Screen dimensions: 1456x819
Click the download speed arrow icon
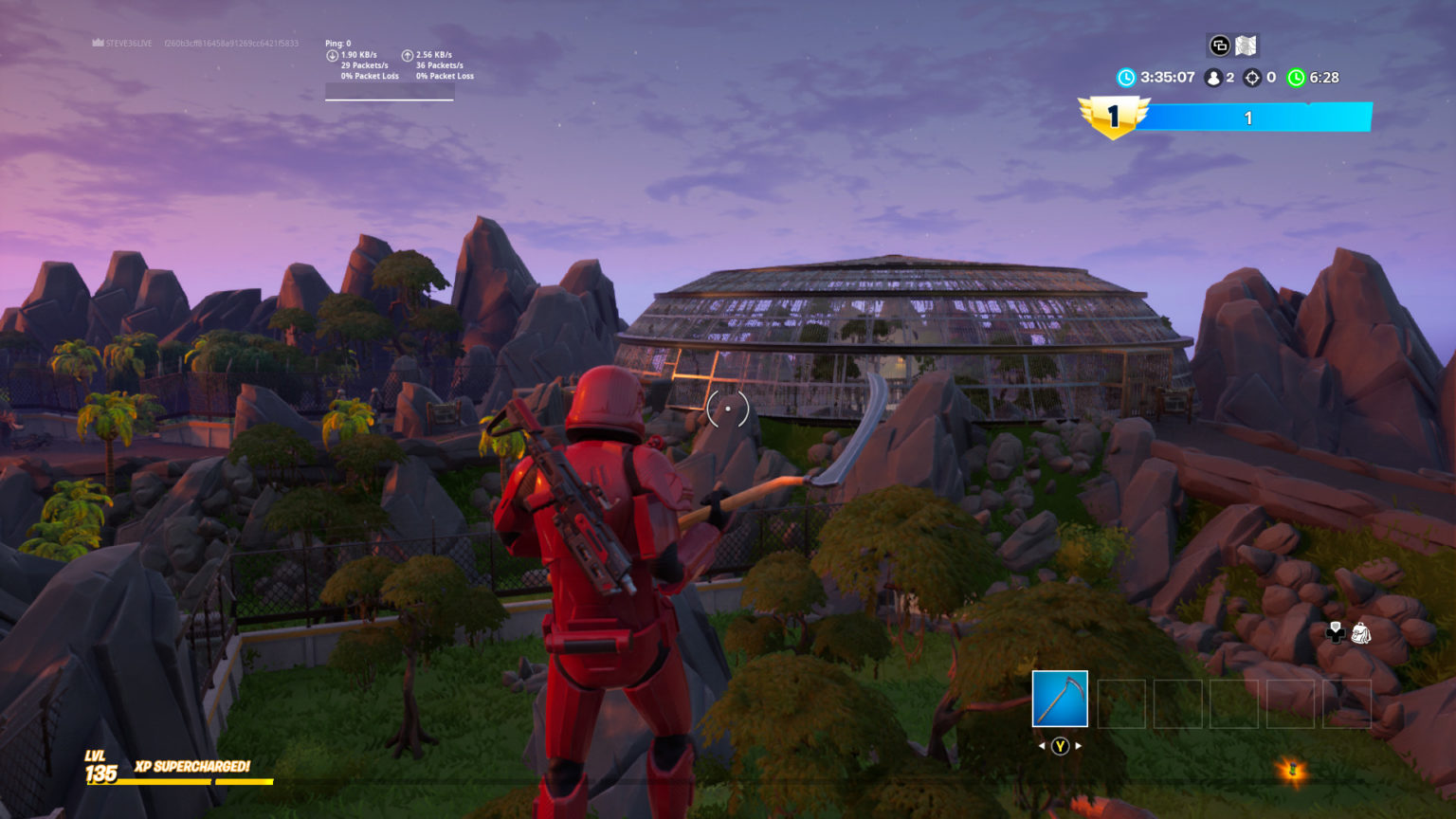(331, 54)
